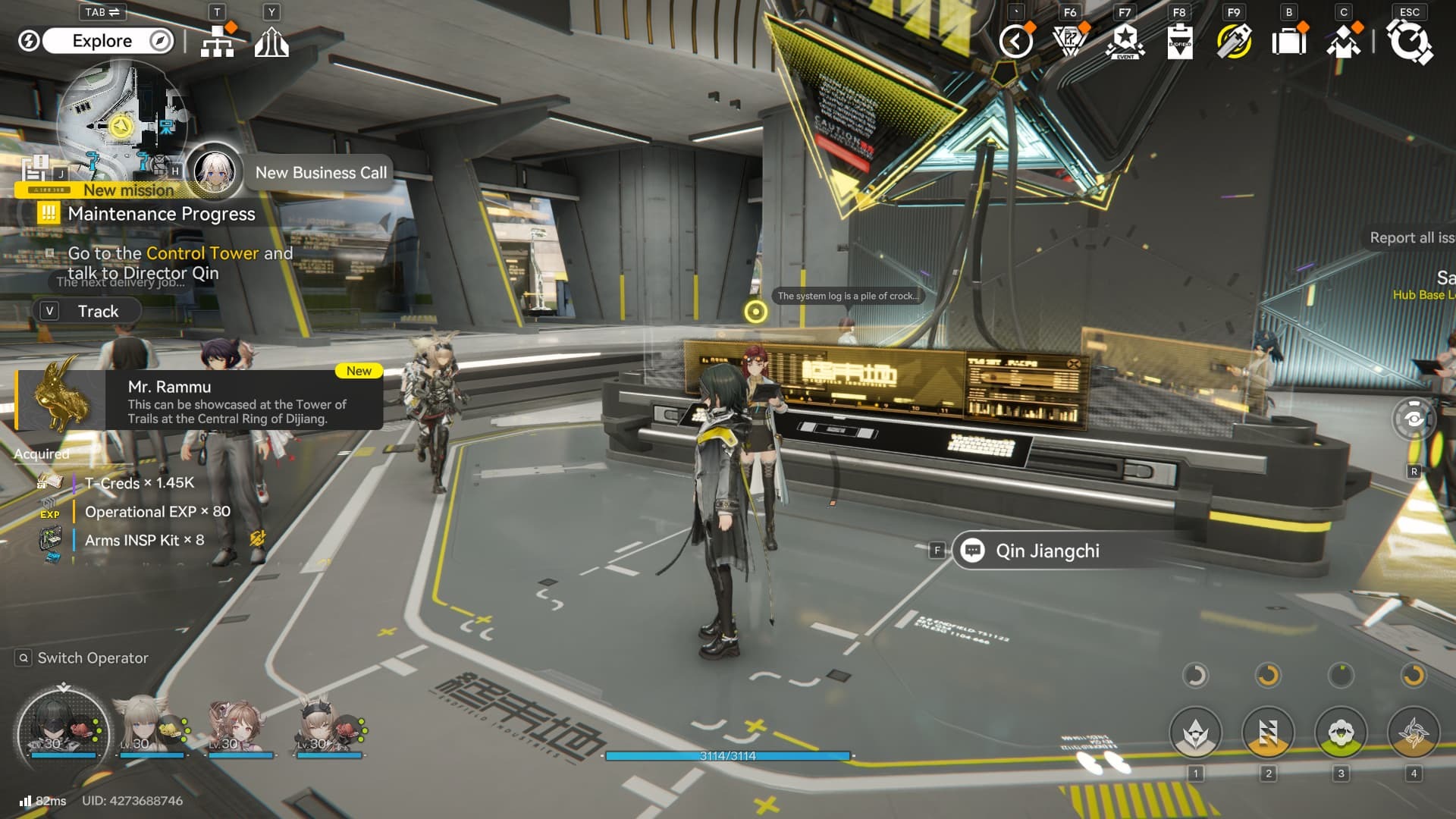Open the yellow-ringed F9 tool icon

(1234, 41)
